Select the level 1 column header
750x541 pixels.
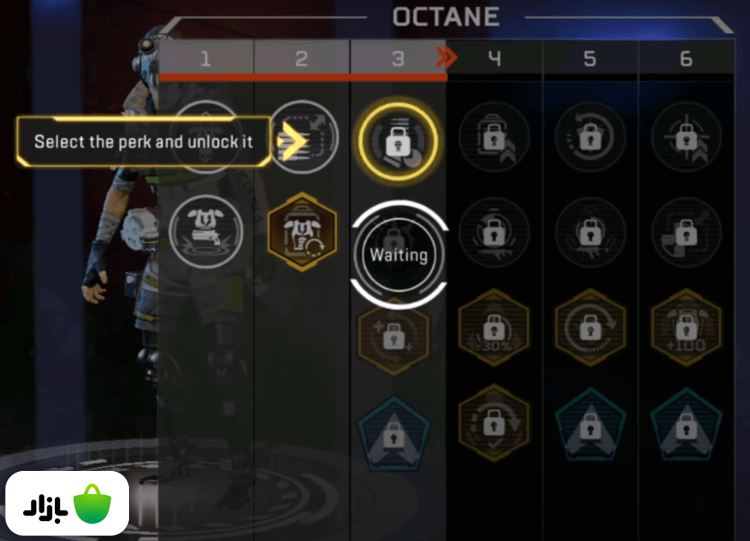(206, 59)
